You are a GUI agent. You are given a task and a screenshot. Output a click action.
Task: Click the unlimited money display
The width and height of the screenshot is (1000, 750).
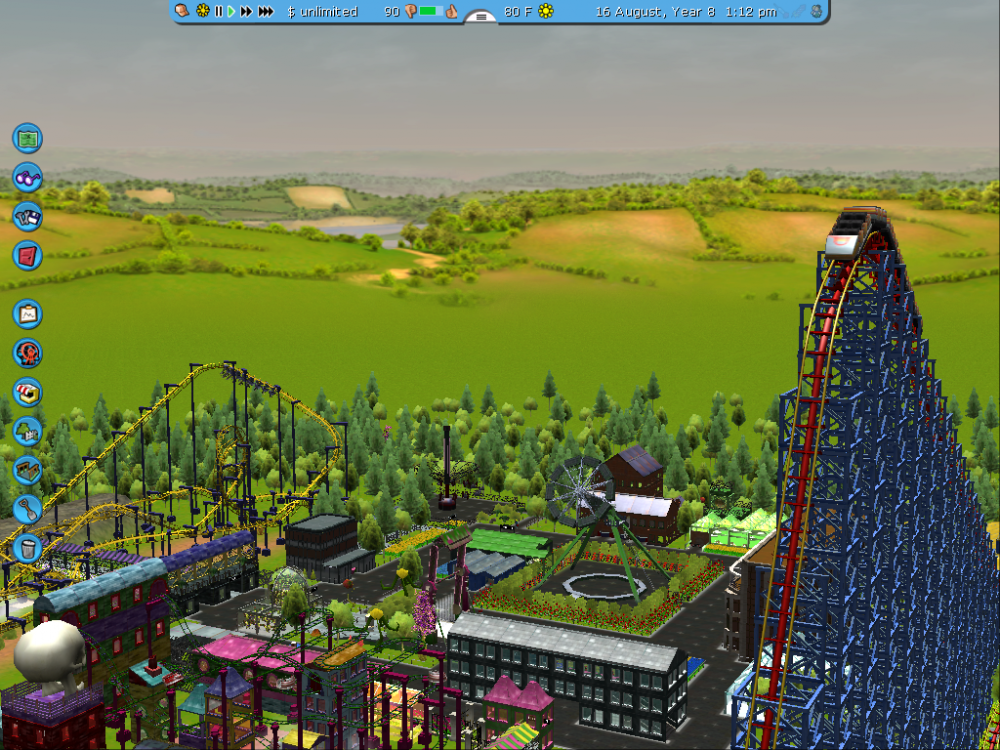coord(322,12)
